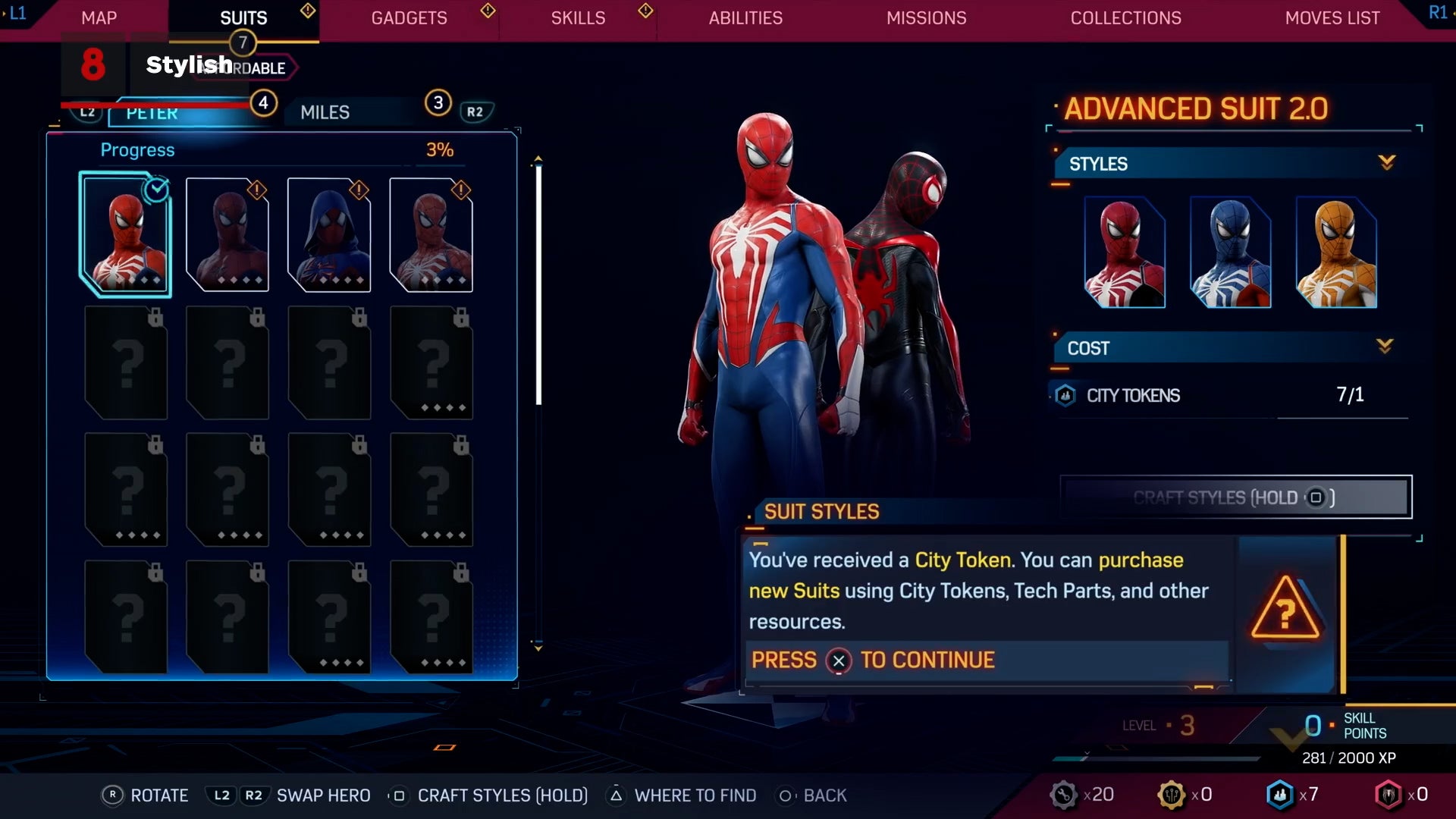Select the hooded blue suit thumbnail
The height and width of the screenshot is (819, 1456).
tap(329, 235)
